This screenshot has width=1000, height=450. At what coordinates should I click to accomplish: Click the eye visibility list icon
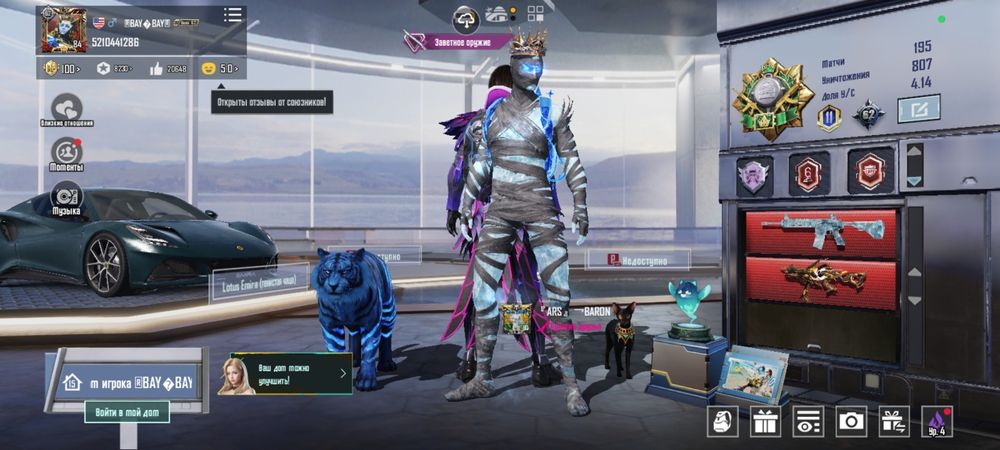coord(808,421)
